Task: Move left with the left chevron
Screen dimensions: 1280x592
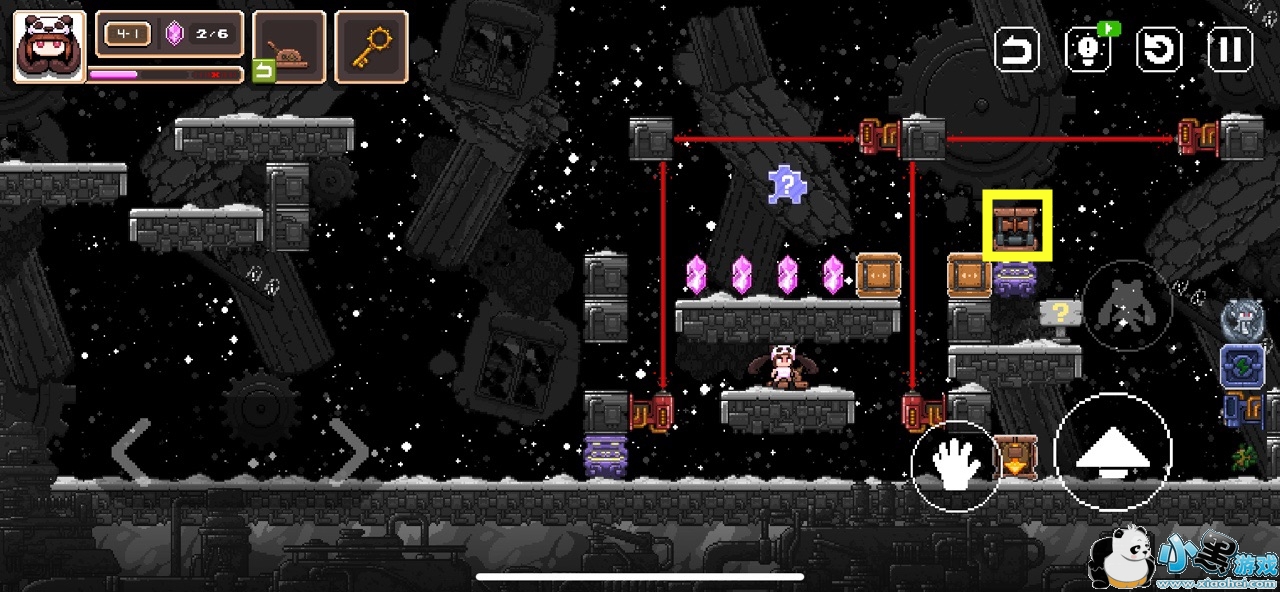Action: click(x=131, y=451)
